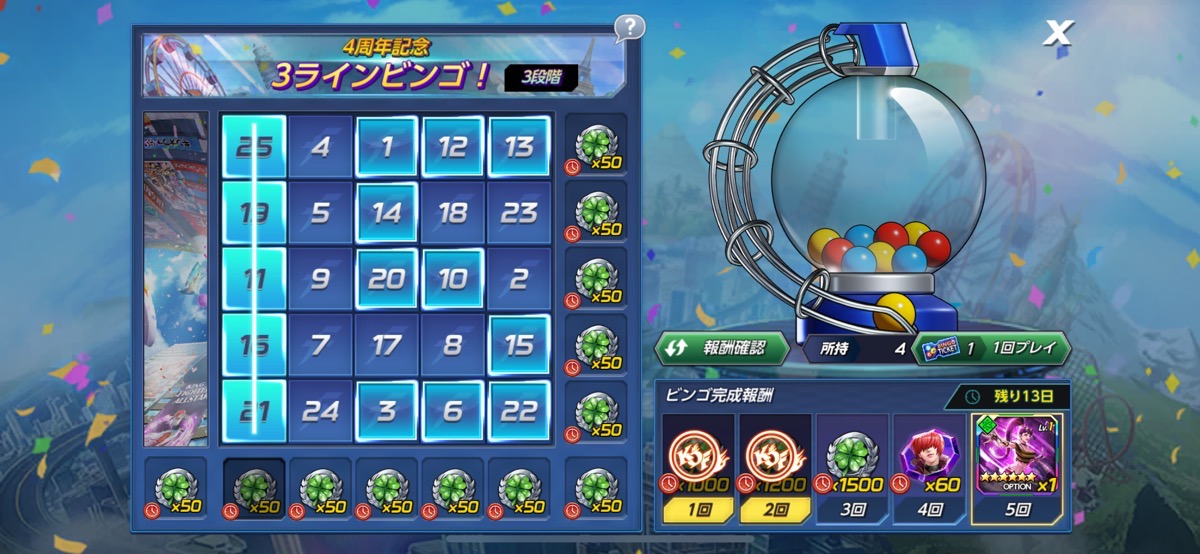Close the bingo event screen
This screenshot has width=1200, height=554.
[x=1057, y=33]
